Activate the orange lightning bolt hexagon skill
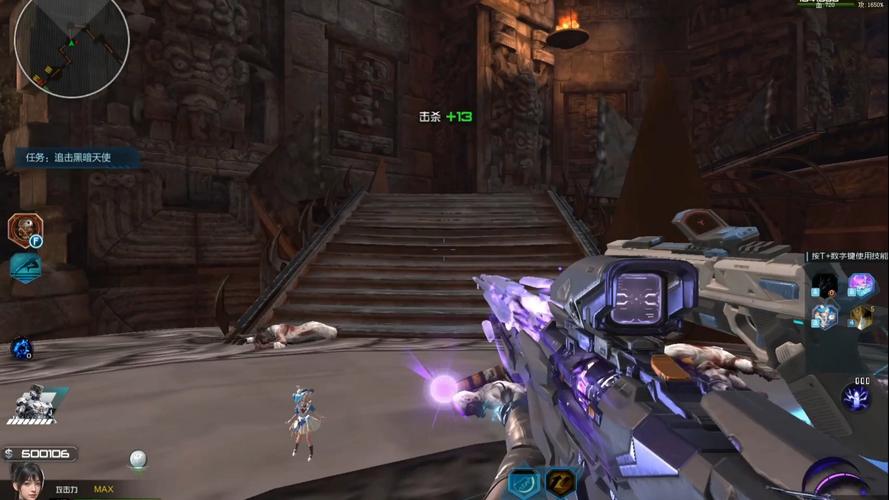The image size is (889, 500). click(560, 484)
